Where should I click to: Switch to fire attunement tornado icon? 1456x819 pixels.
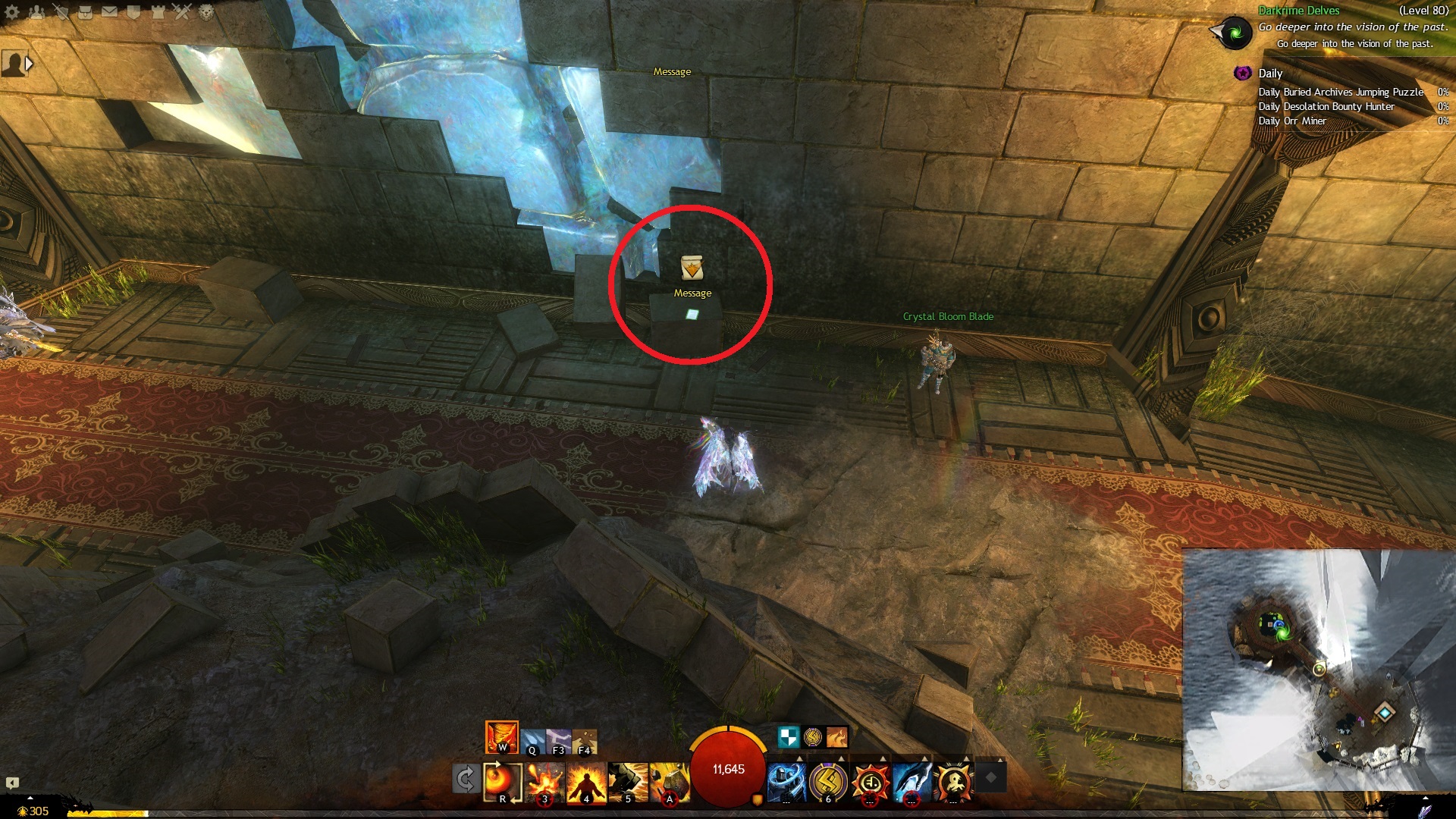[x=501, y=736]
